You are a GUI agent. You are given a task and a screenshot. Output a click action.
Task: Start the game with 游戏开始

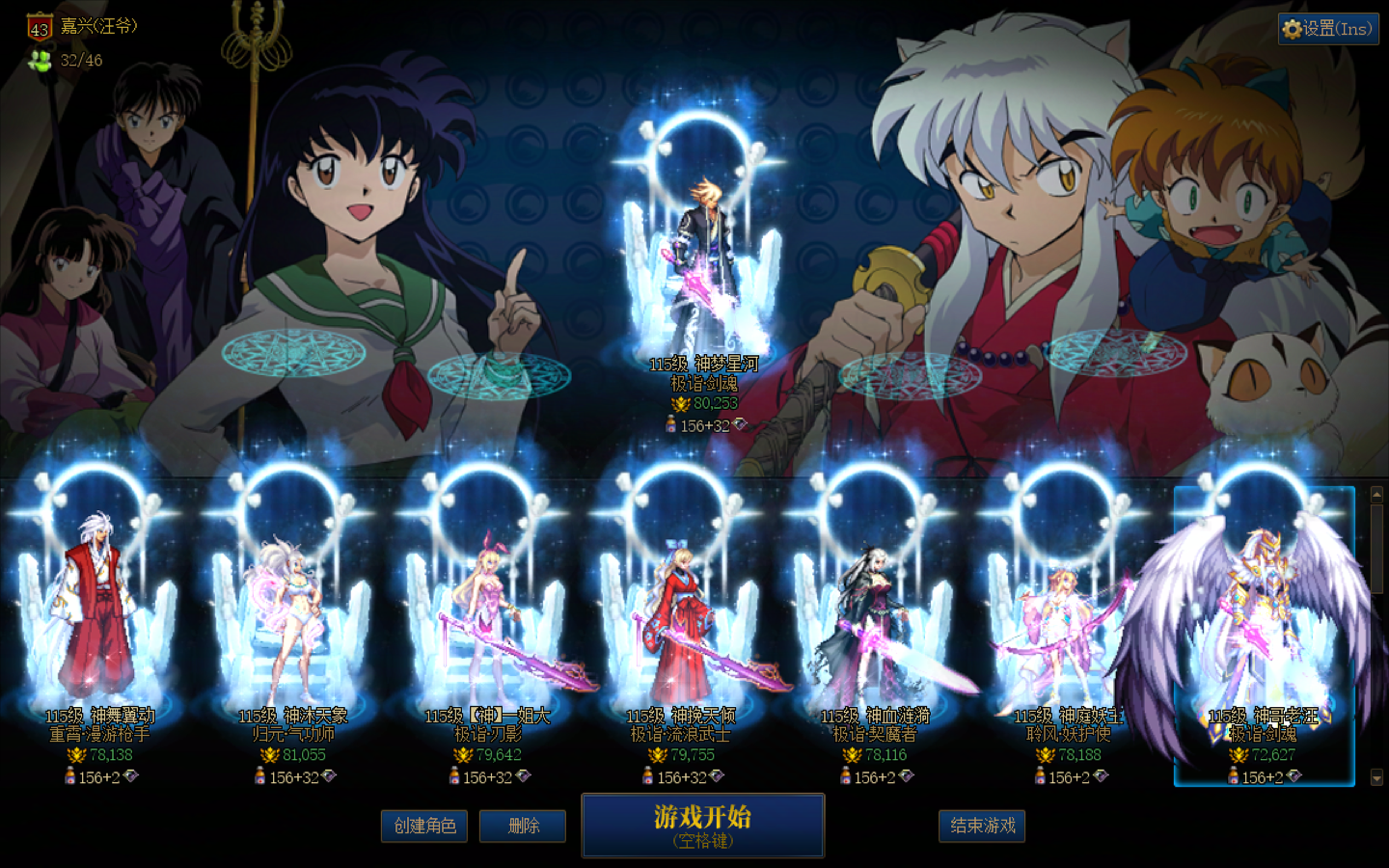(702, 825)
